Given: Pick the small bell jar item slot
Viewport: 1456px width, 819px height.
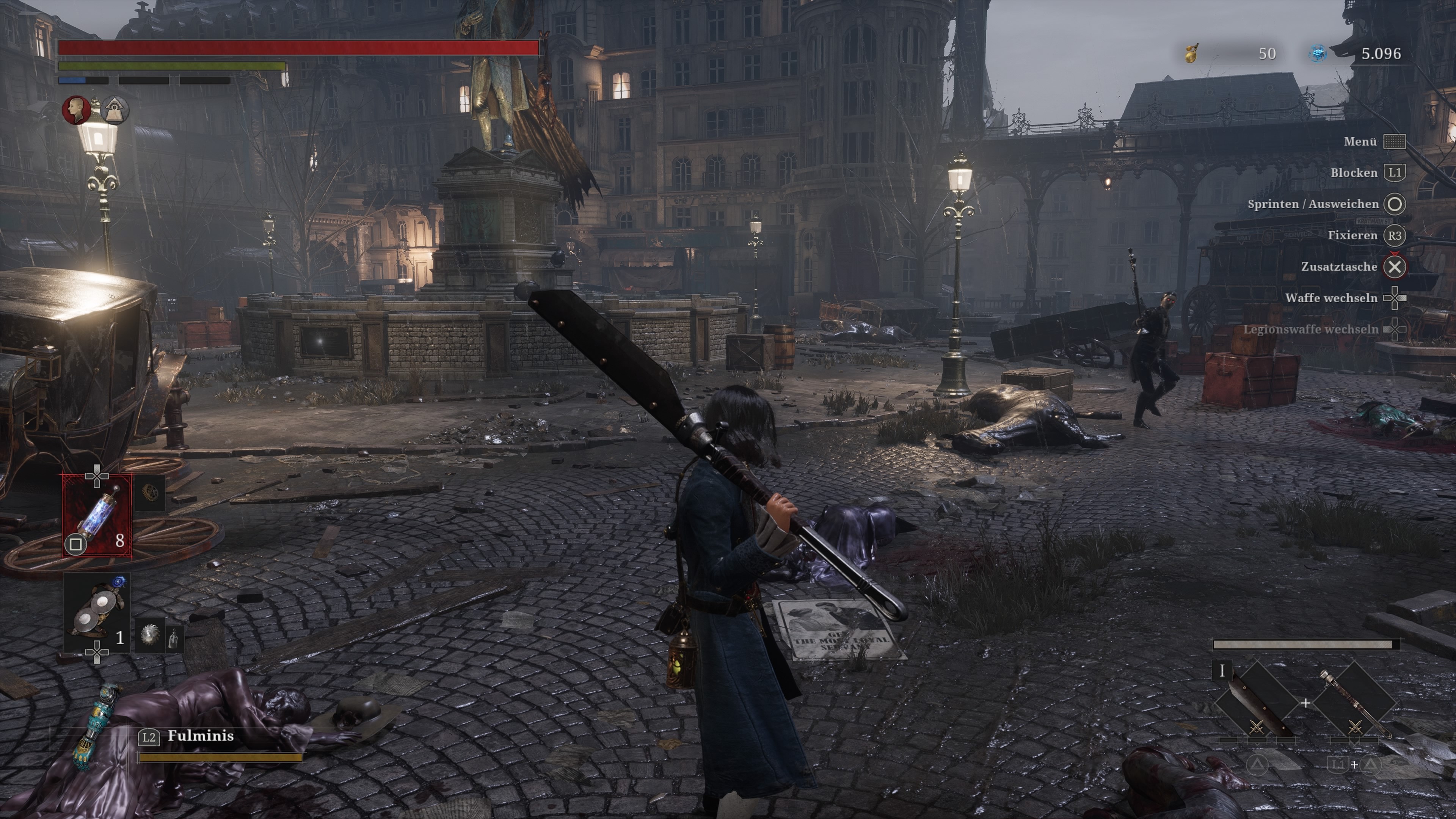Looking at the screenshot, I should [174, 636].
